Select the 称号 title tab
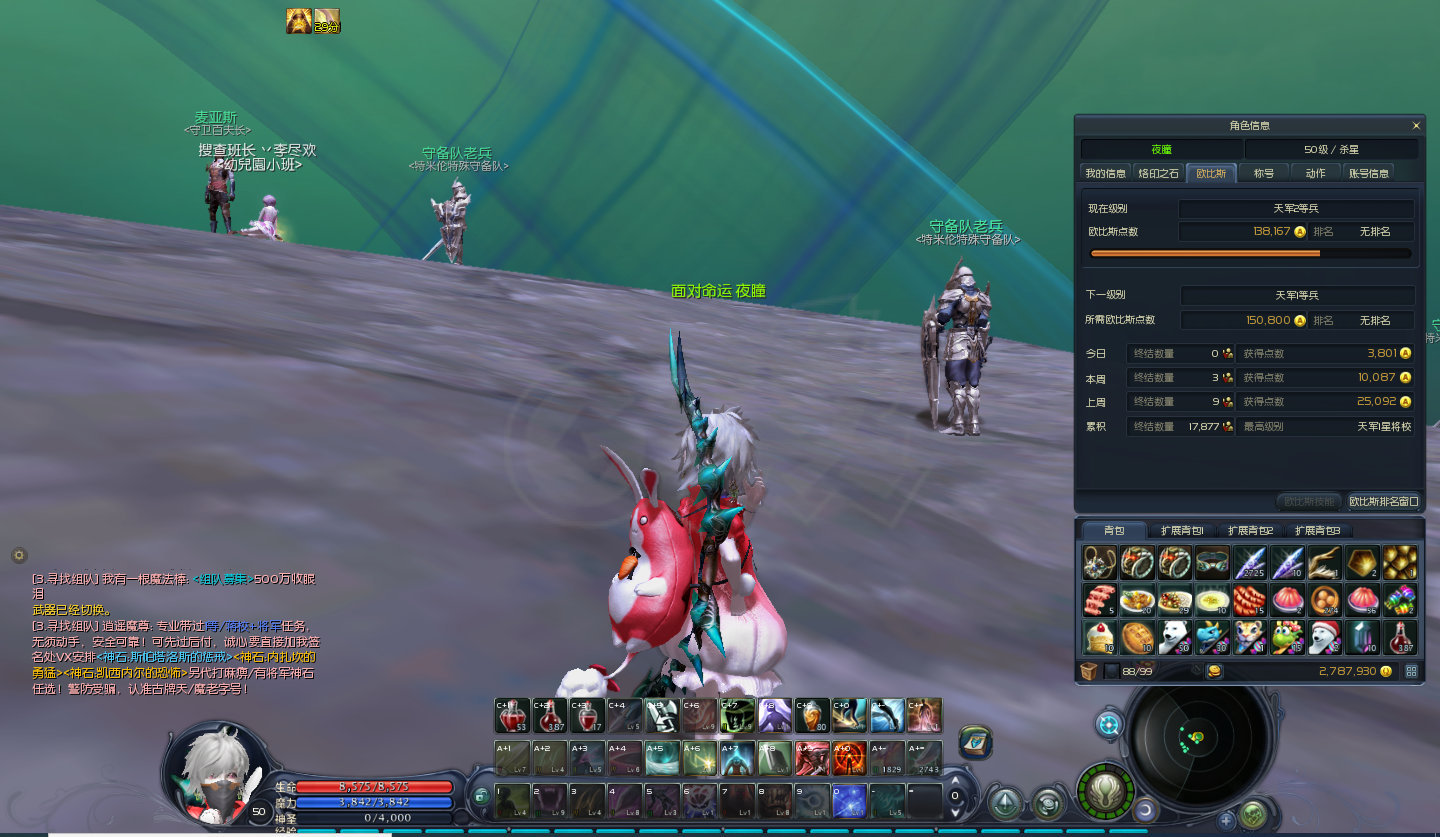 1264,173
